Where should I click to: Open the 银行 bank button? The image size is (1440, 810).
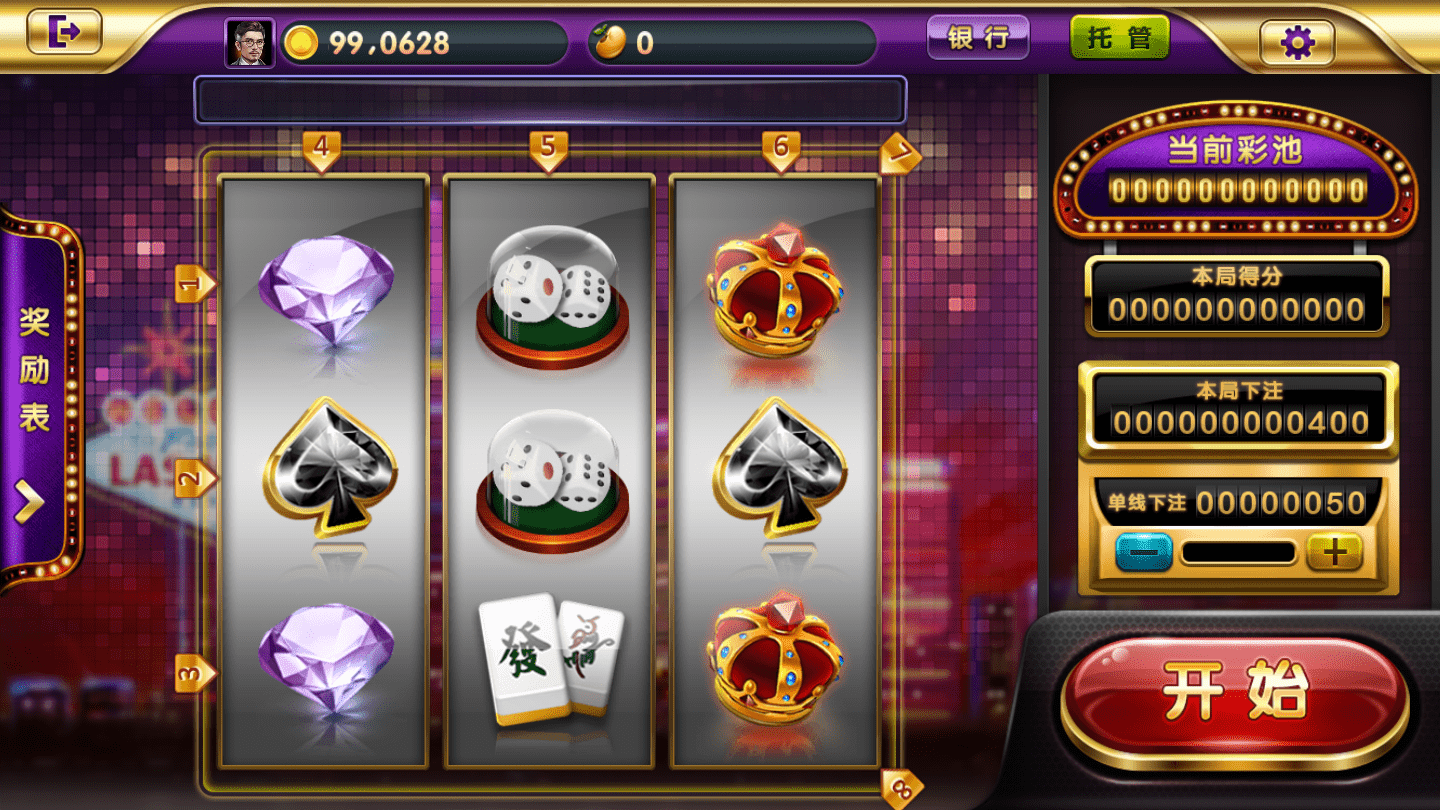977,38
